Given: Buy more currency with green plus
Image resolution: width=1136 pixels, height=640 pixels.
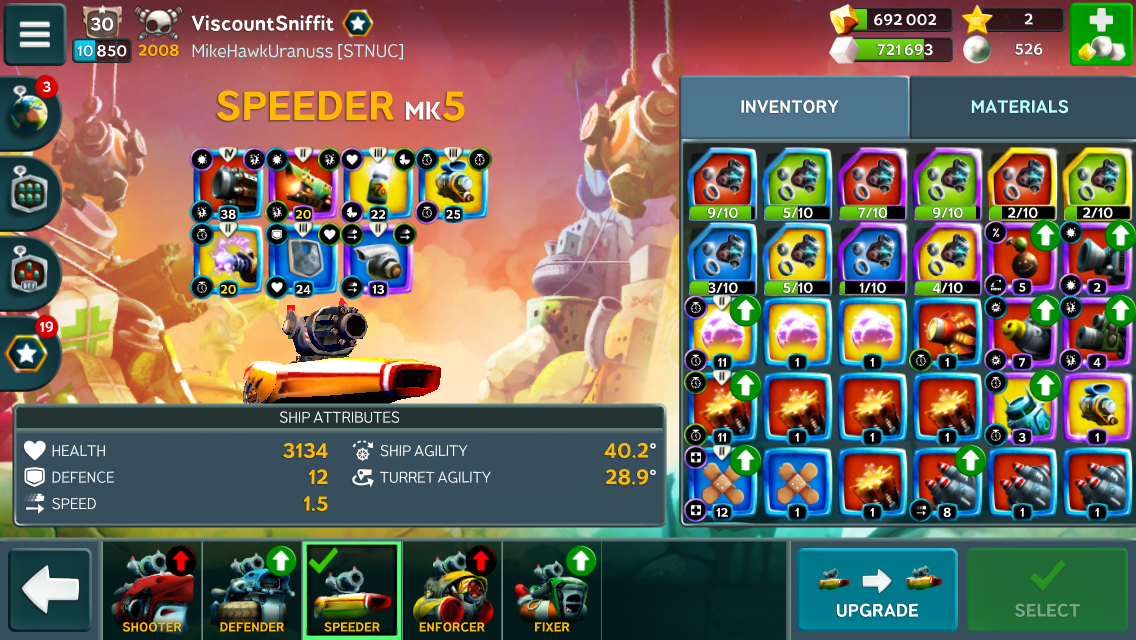Looking at the screenshot, I should [x=1101, y=35].
